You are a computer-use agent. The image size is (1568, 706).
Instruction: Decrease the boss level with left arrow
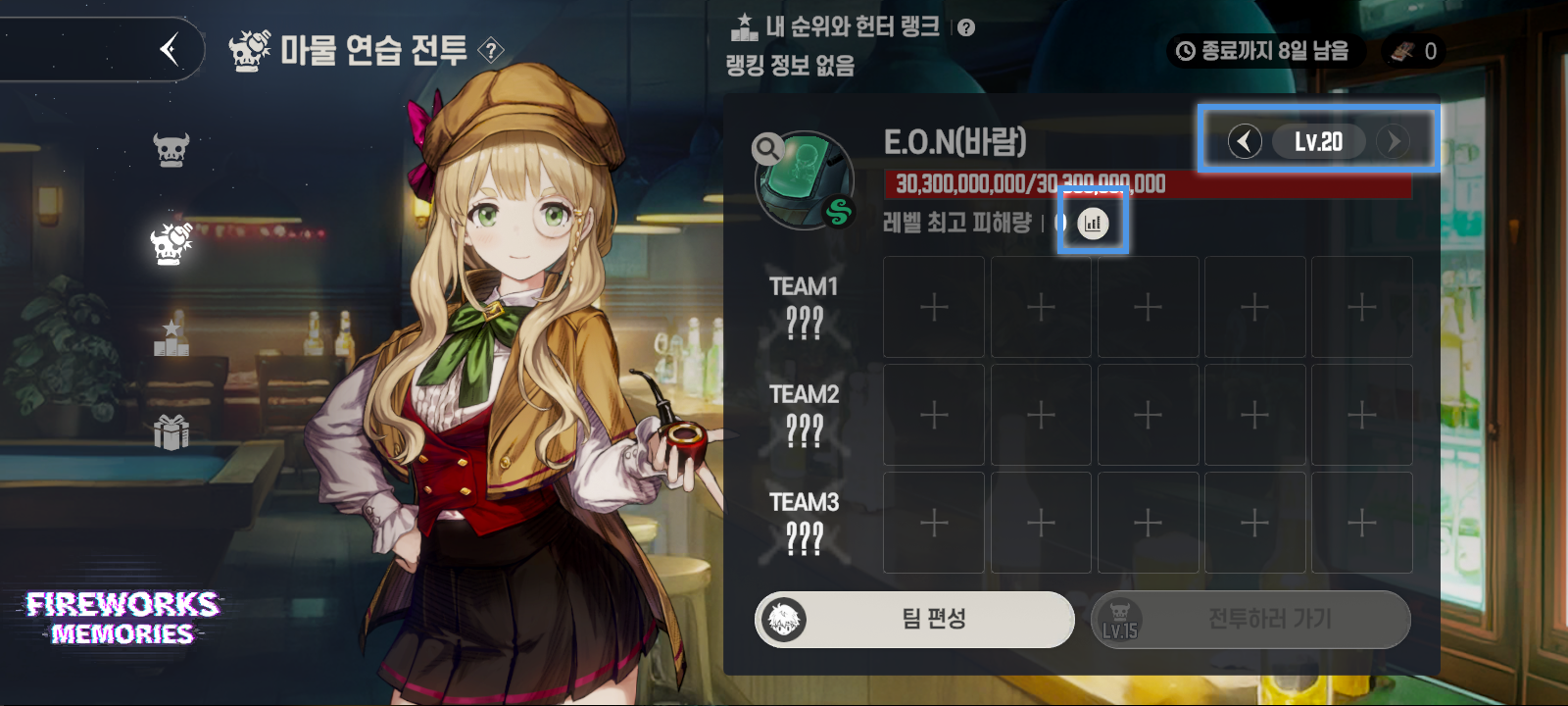(1245, 142)
